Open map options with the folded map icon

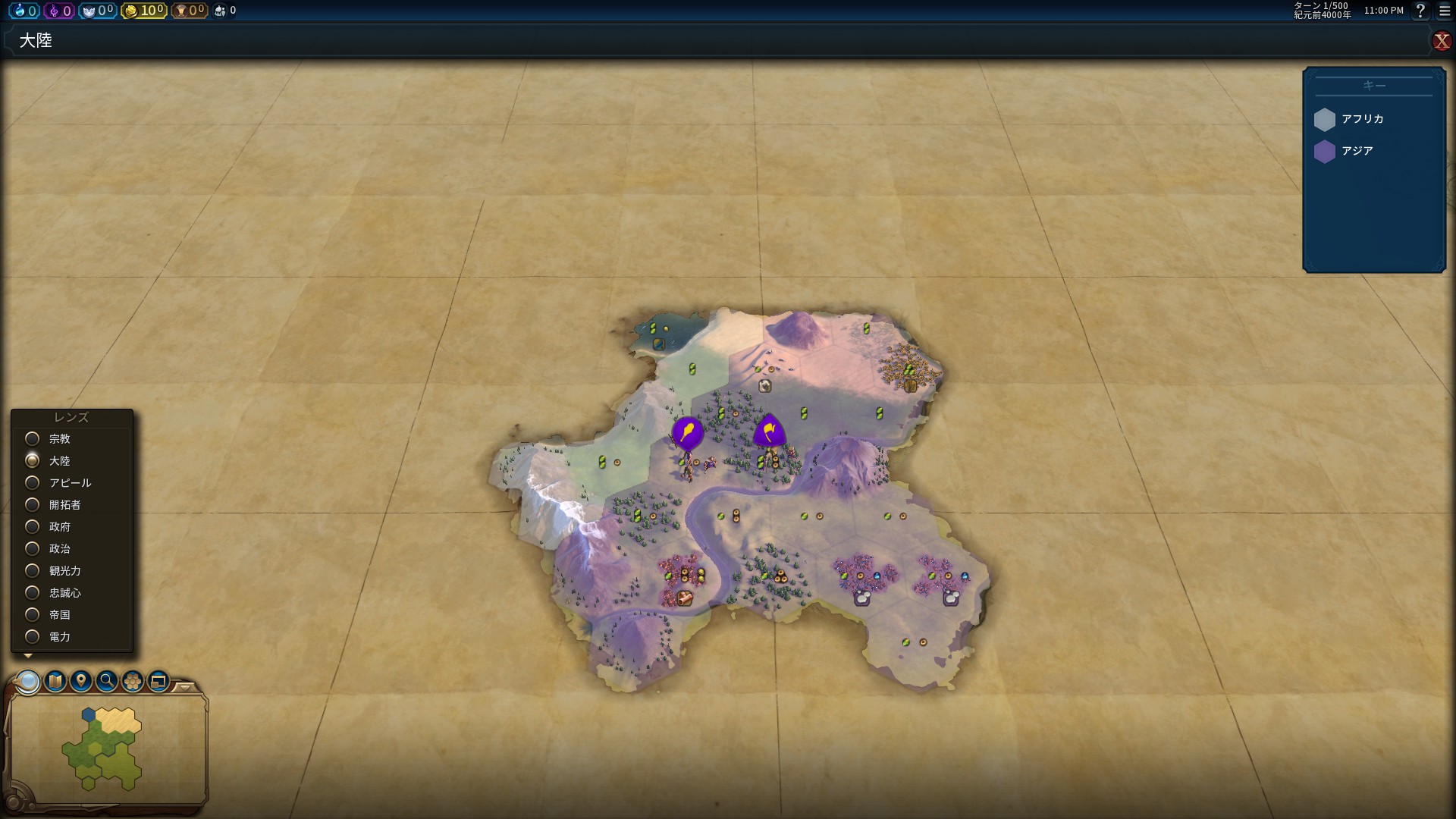(x=55, y=681)
